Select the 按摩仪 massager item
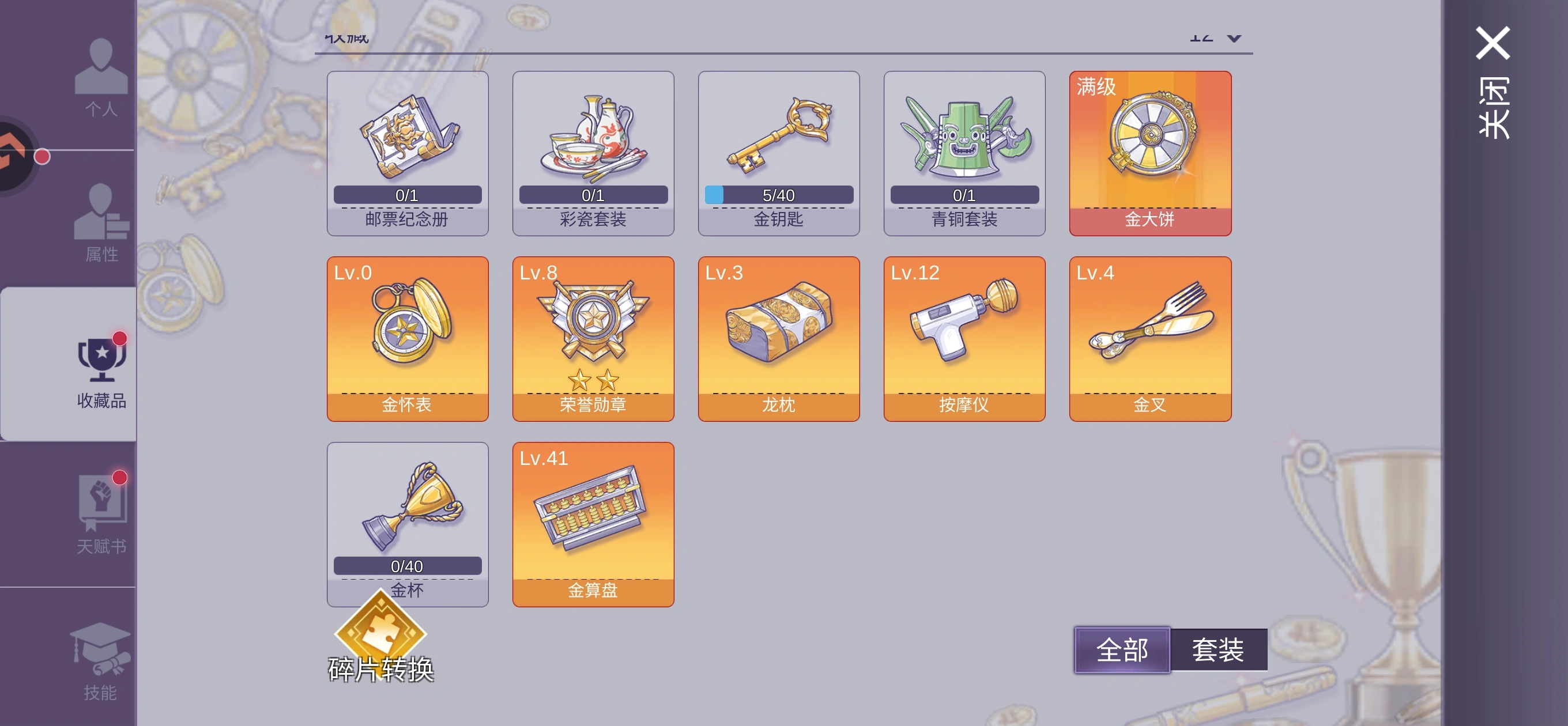The height and width of the screenshot is (726, 1568). coord(964,339)
